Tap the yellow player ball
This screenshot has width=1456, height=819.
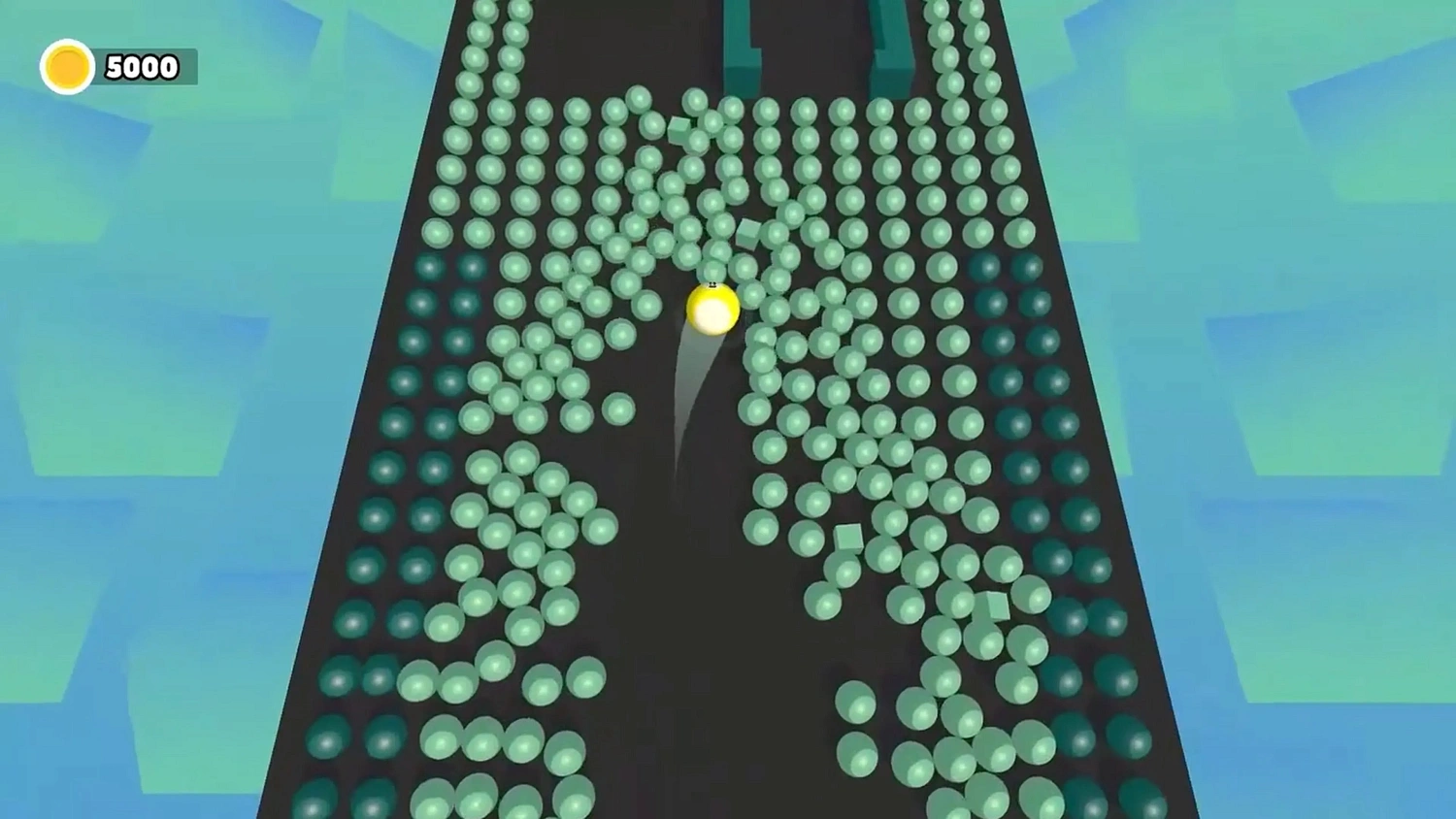tap(712, 308)
